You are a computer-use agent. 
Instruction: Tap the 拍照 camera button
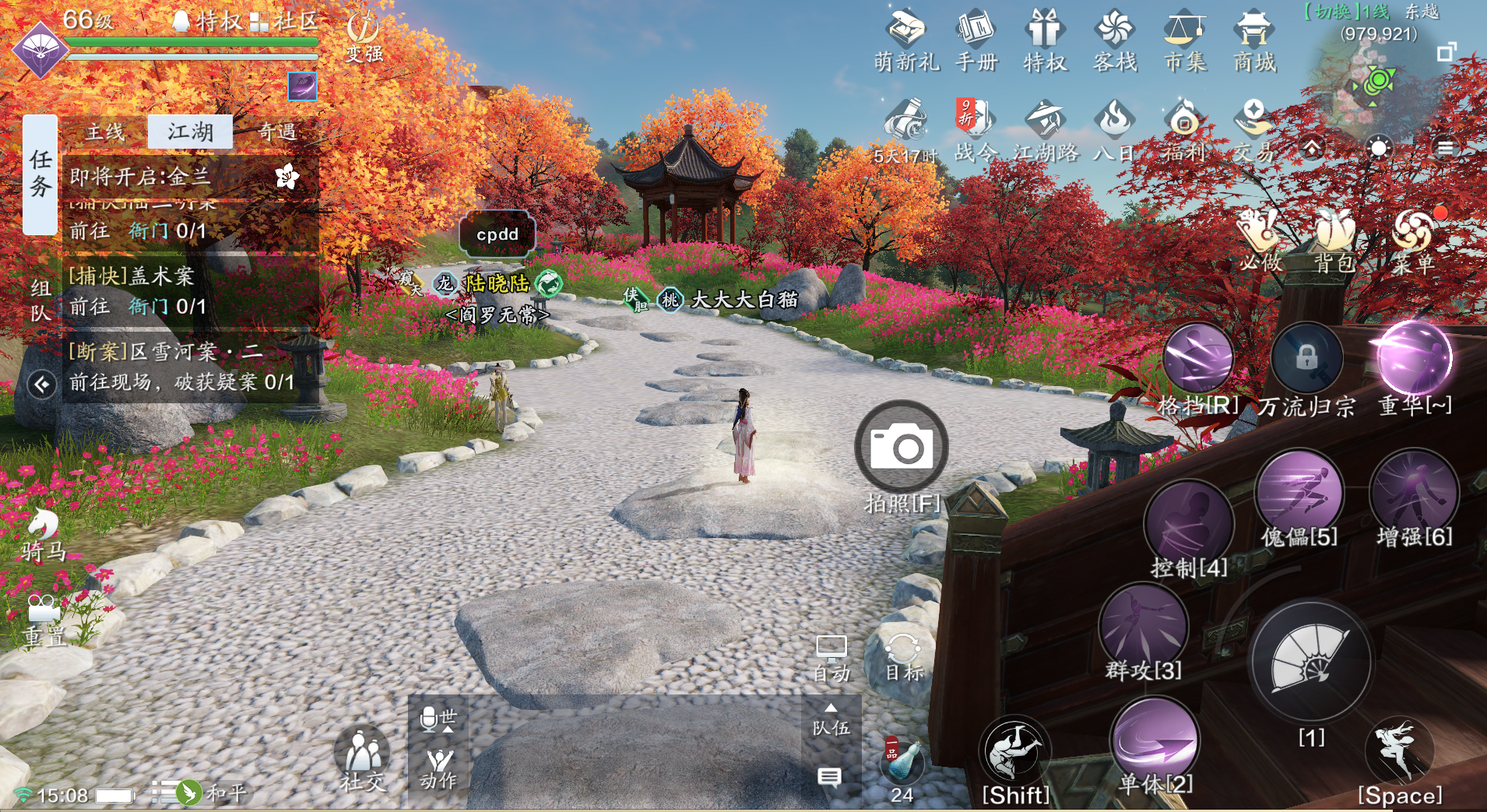click(x=902, y=447)
